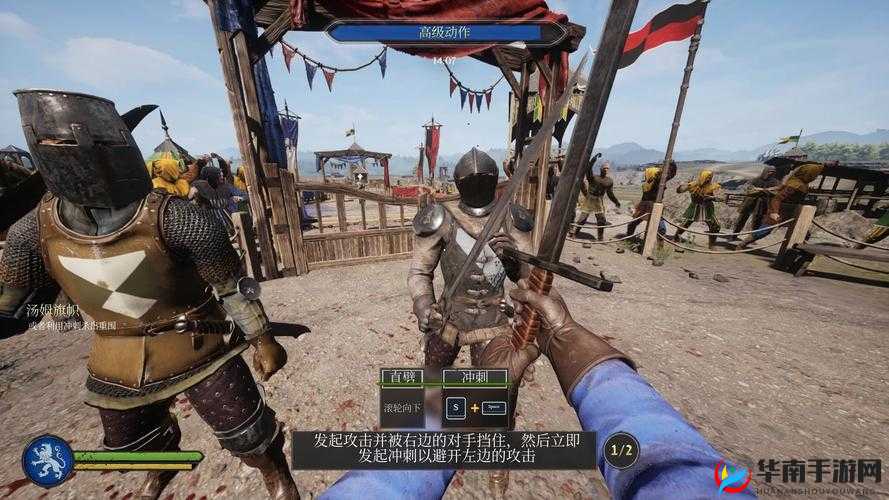Click the 1/2 step progress circle
The image size is (889, 500).
[x=621, y=450]
